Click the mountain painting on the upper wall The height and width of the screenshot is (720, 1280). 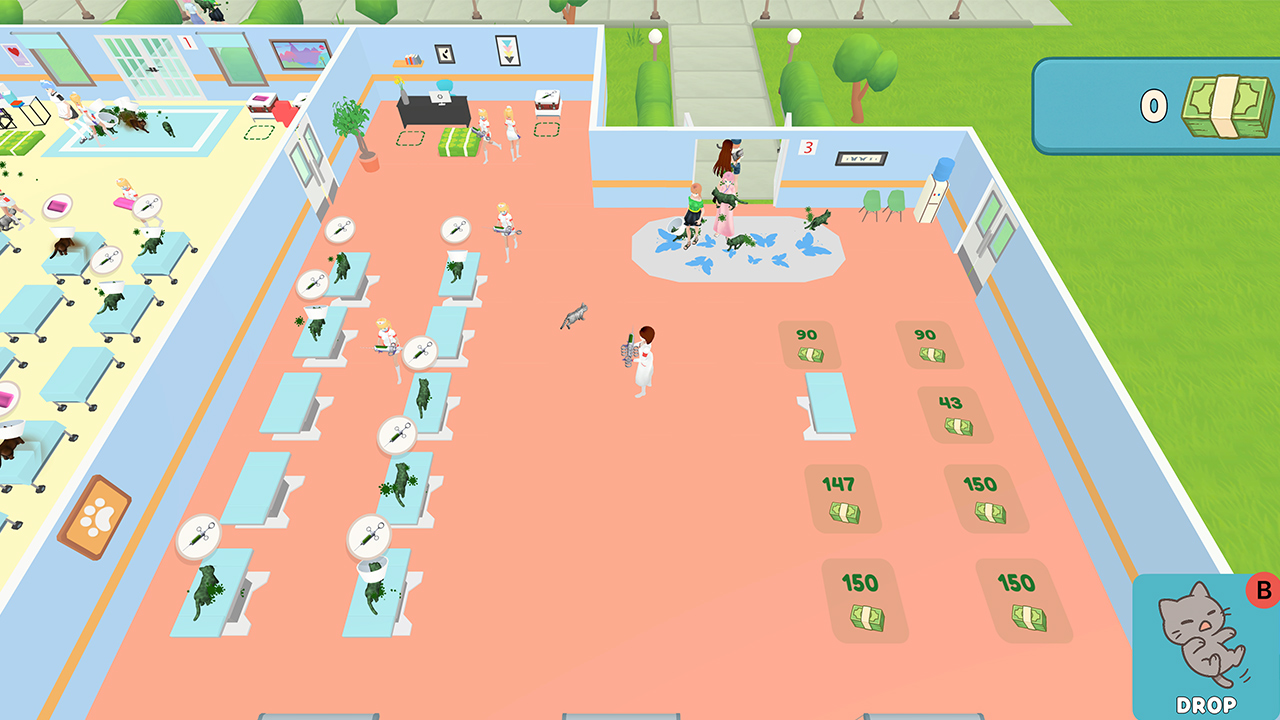[x=300, y=55]
